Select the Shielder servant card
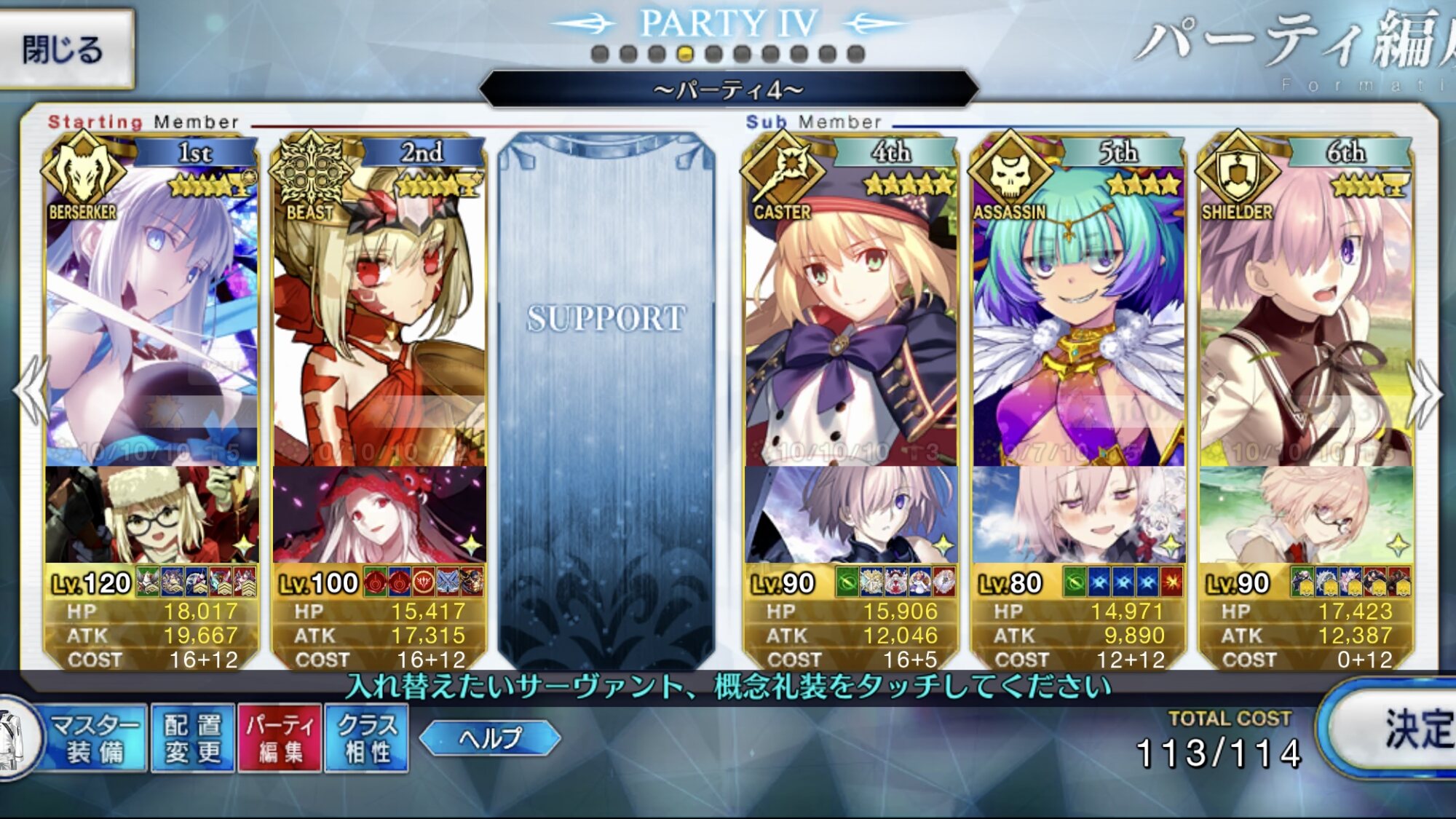1456x819 pixels. point(1306,306)
